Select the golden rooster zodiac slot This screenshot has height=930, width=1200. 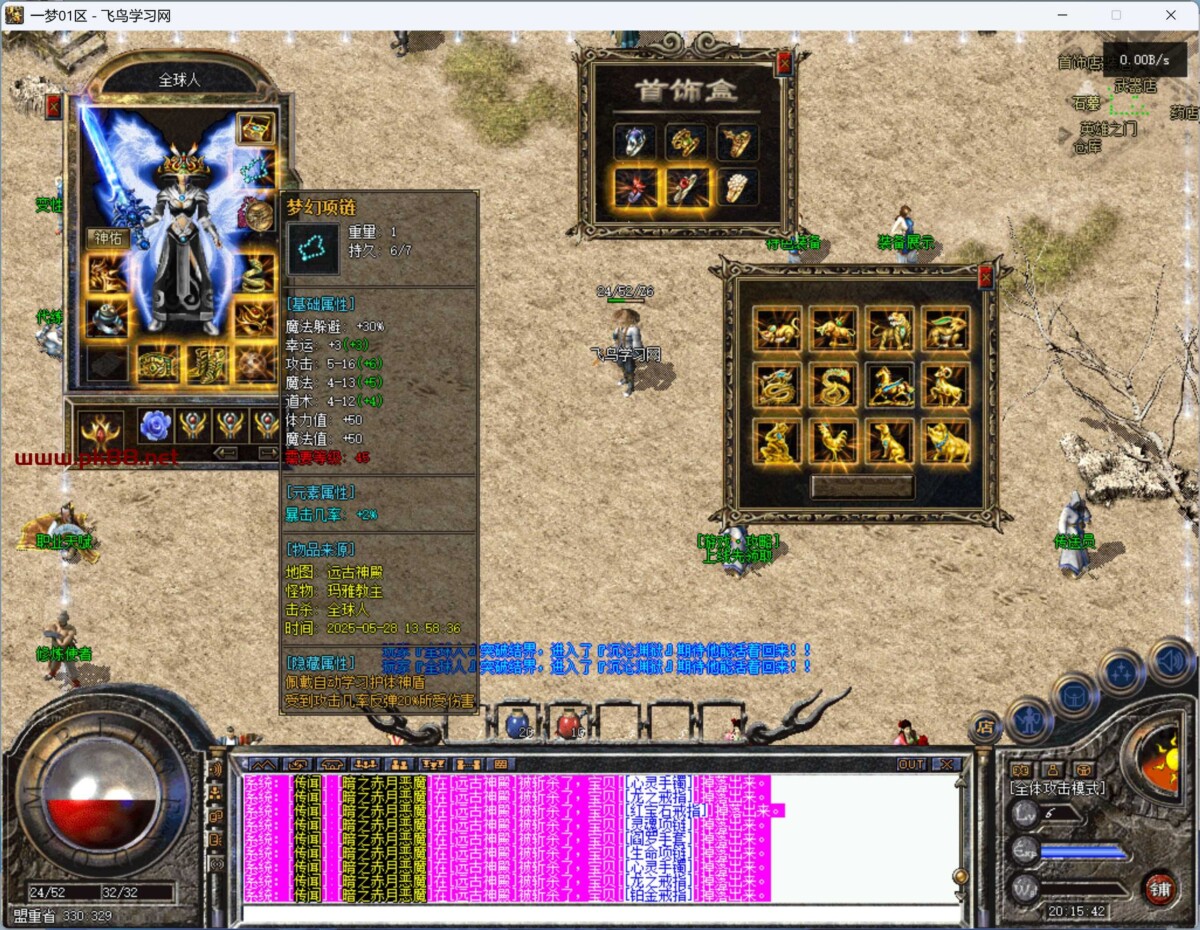(x=833, y=442)
